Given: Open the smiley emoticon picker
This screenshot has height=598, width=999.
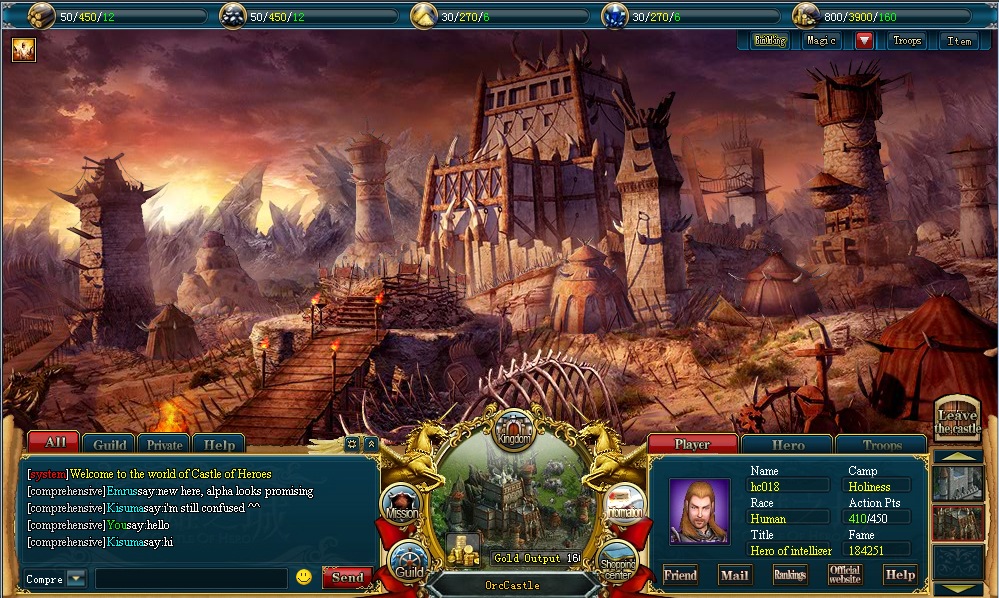Looking at the screenshot, I should 304,577.
